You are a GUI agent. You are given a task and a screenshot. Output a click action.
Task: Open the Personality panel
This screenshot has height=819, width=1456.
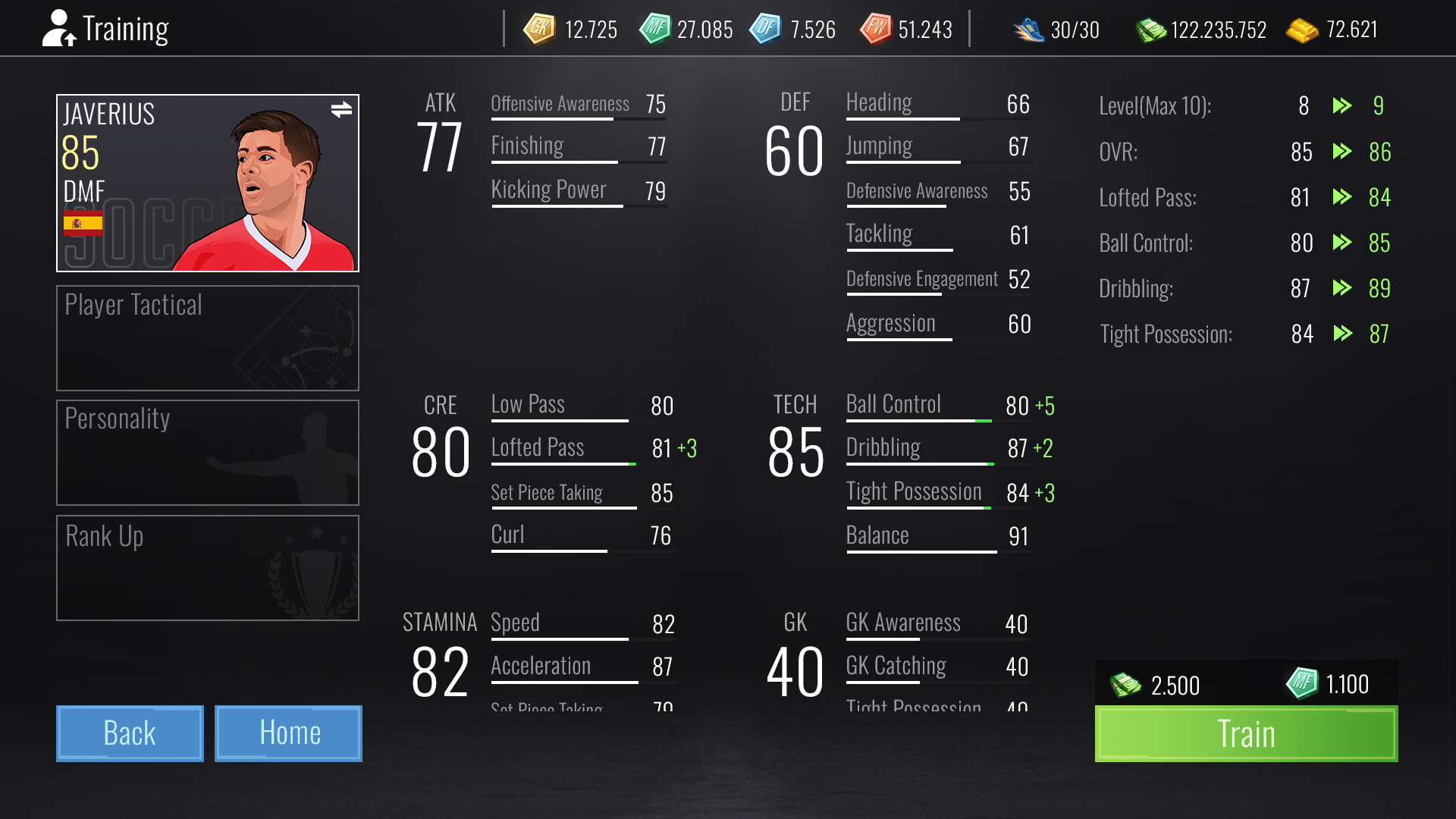tap(207, 453)
